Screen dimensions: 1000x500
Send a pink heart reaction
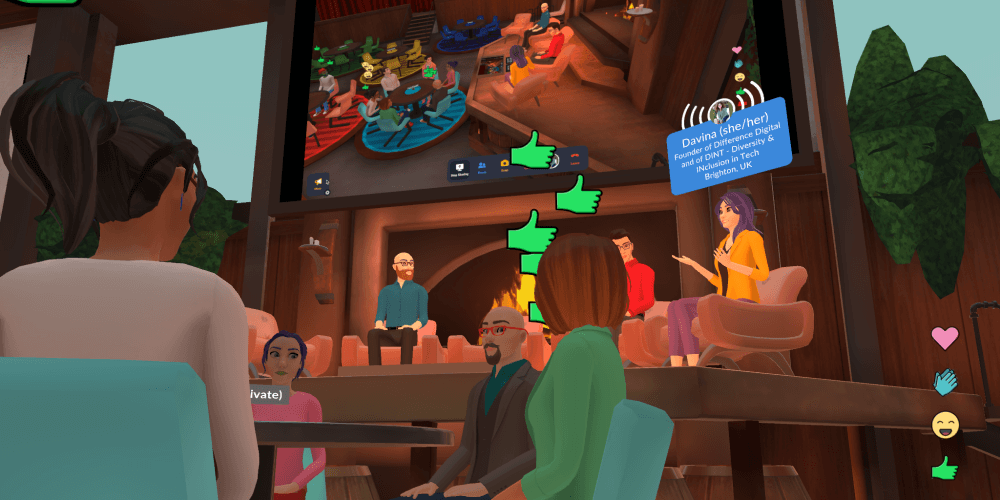(944, 338)
